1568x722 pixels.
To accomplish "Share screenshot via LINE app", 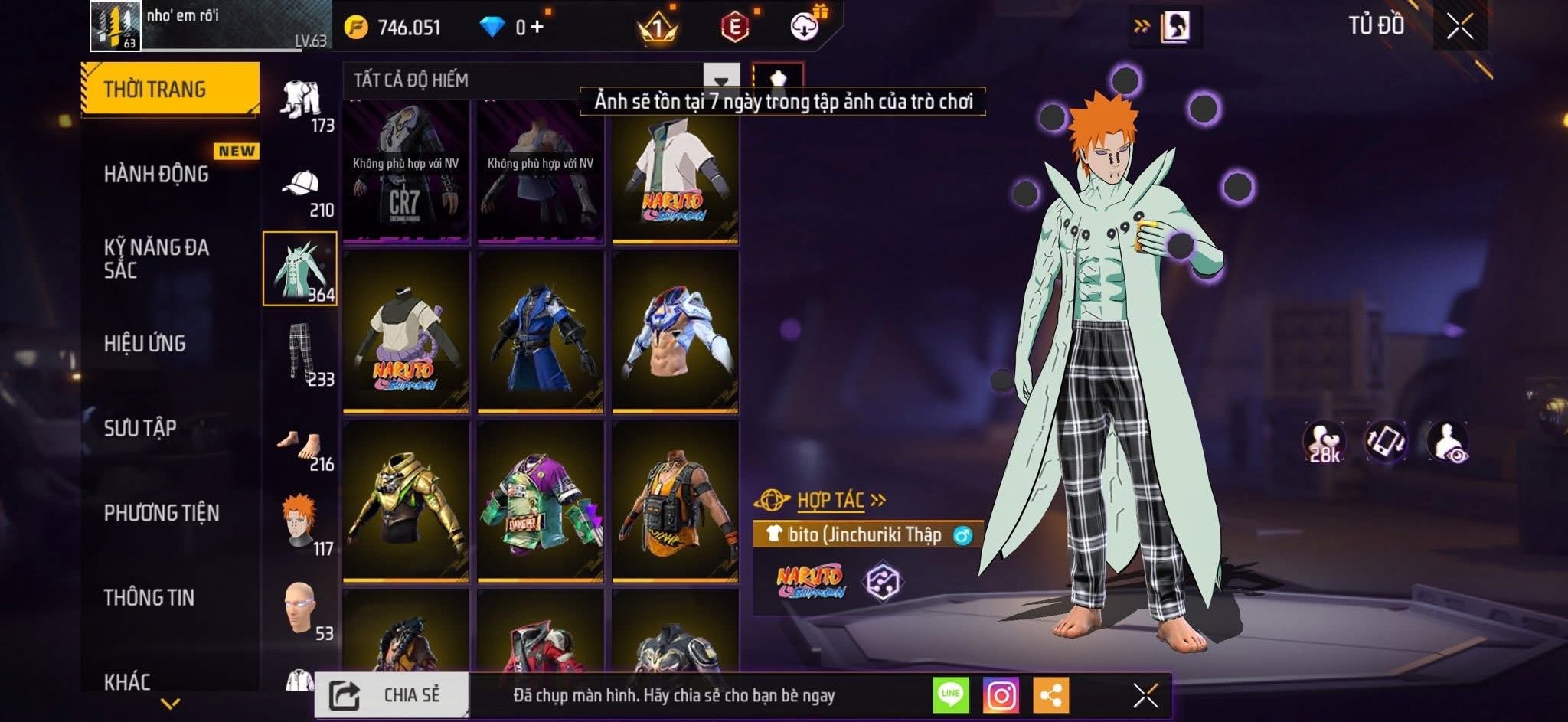I will coord(950,695).
